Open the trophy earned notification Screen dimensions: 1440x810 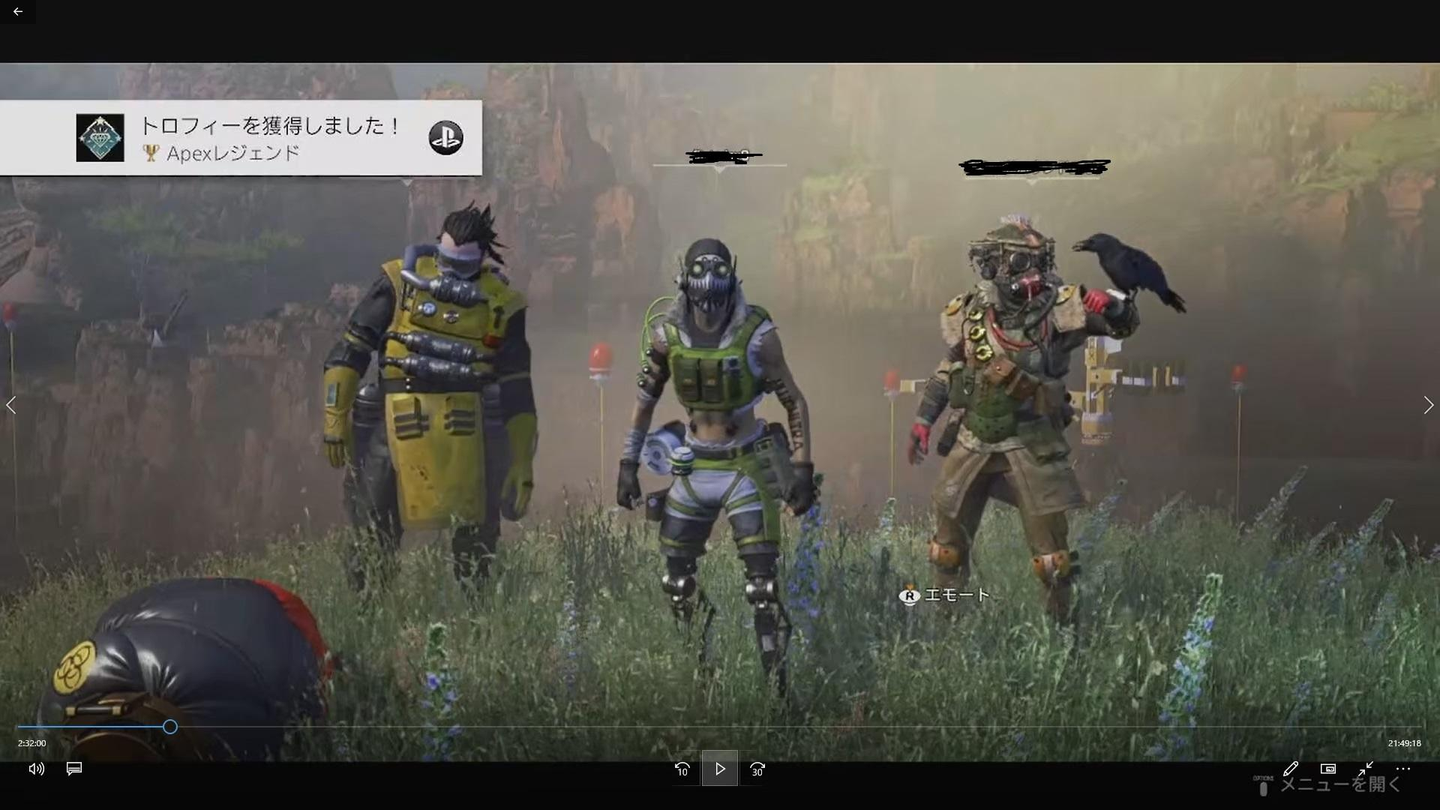tap(240, 138)
